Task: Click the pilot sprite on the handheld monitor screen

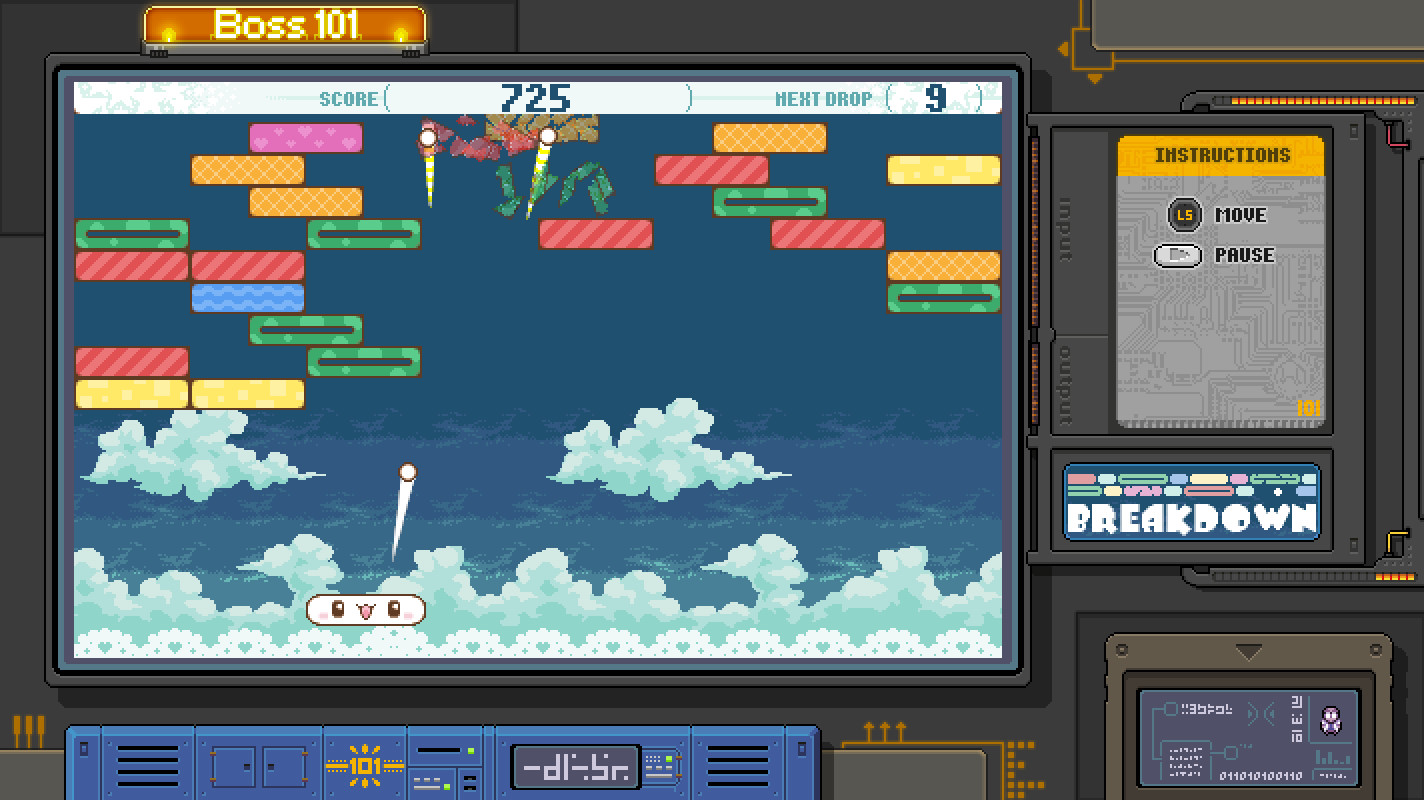Action: [1333, 718]
